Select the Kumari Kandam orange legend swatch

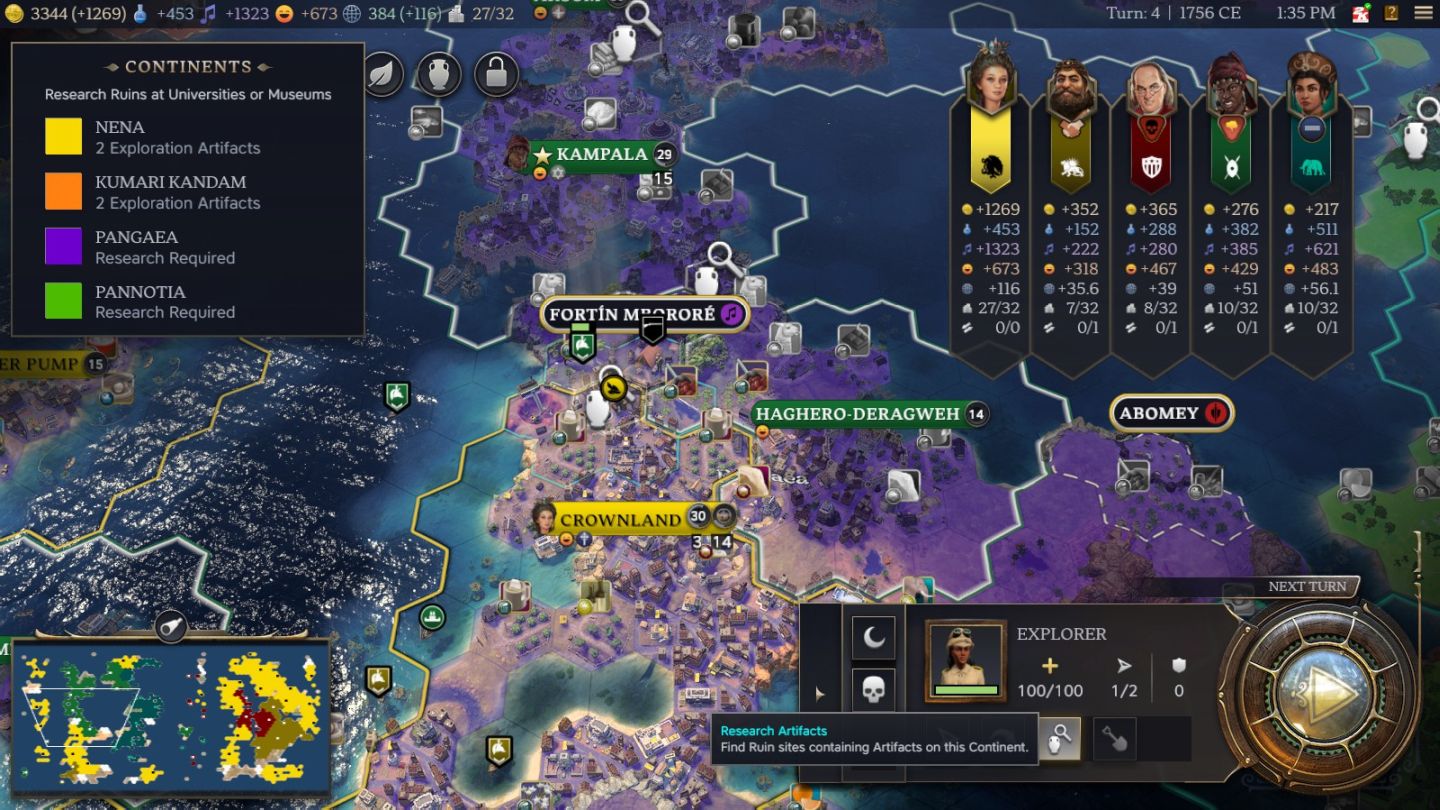point(63,192)
